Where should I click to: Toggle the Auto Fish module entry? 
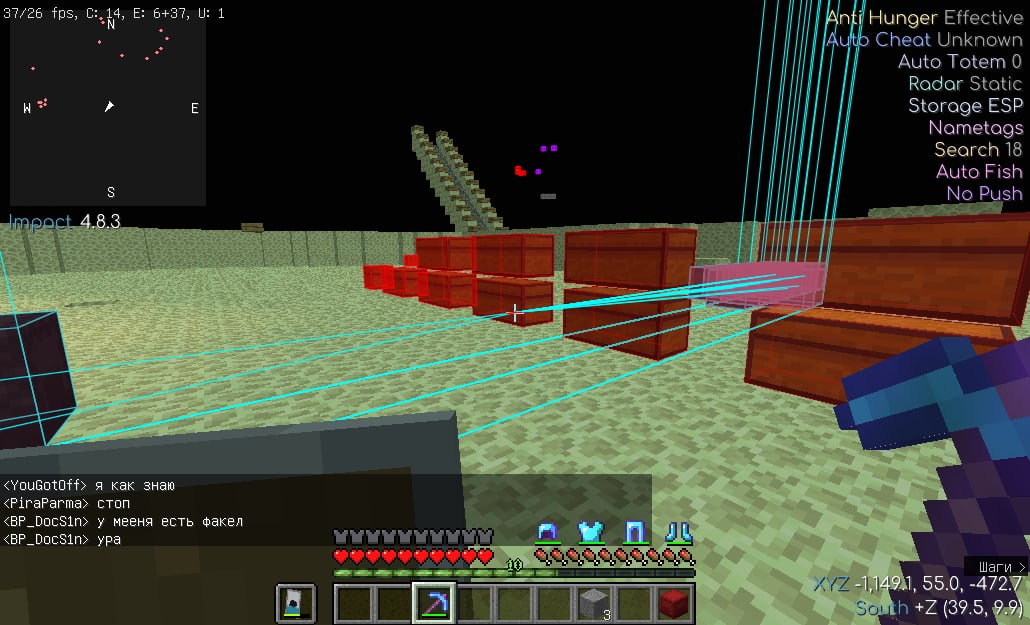coord(979,172)
